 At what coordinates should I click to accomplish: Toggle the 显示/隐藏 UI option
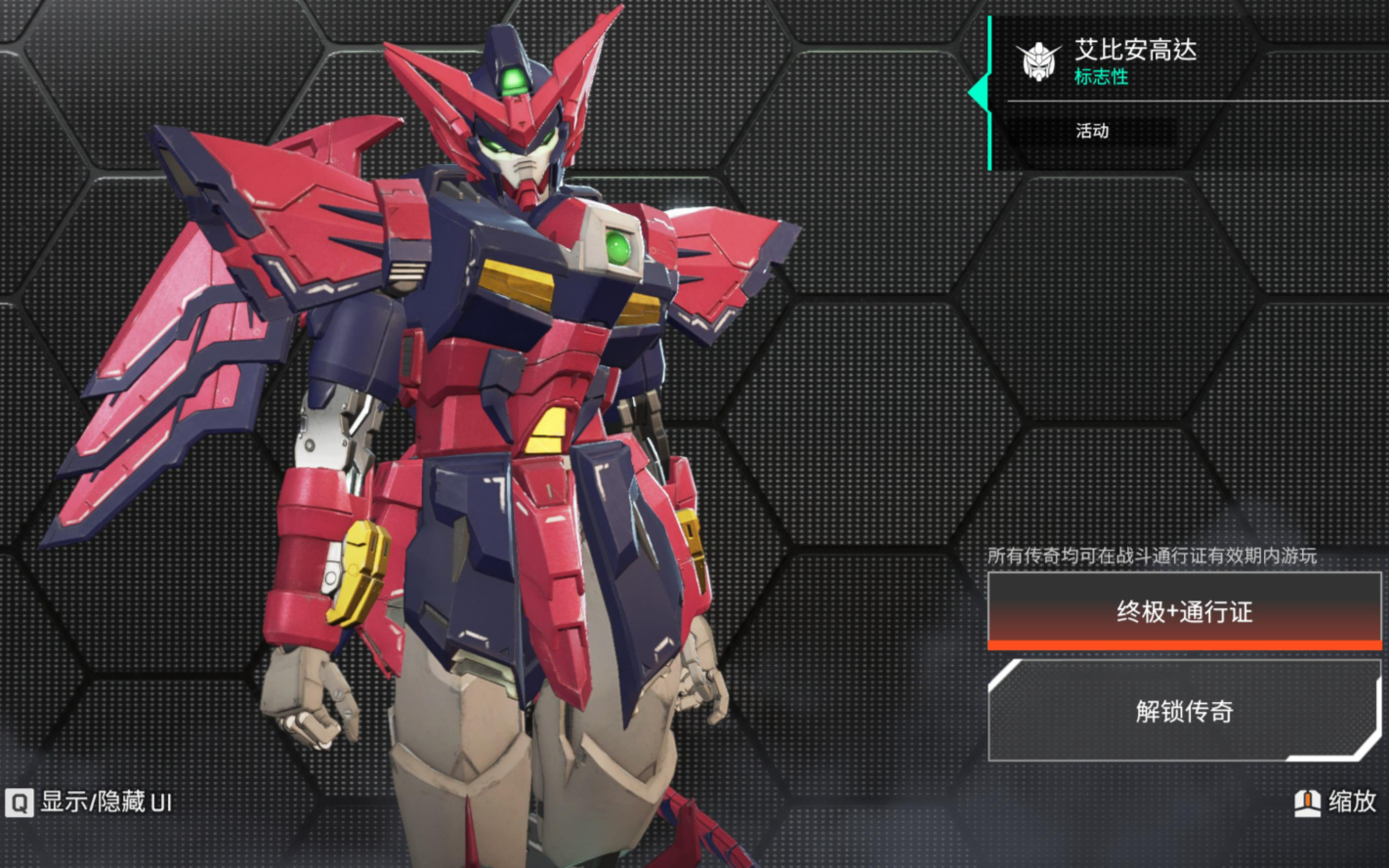coord(90,803)
